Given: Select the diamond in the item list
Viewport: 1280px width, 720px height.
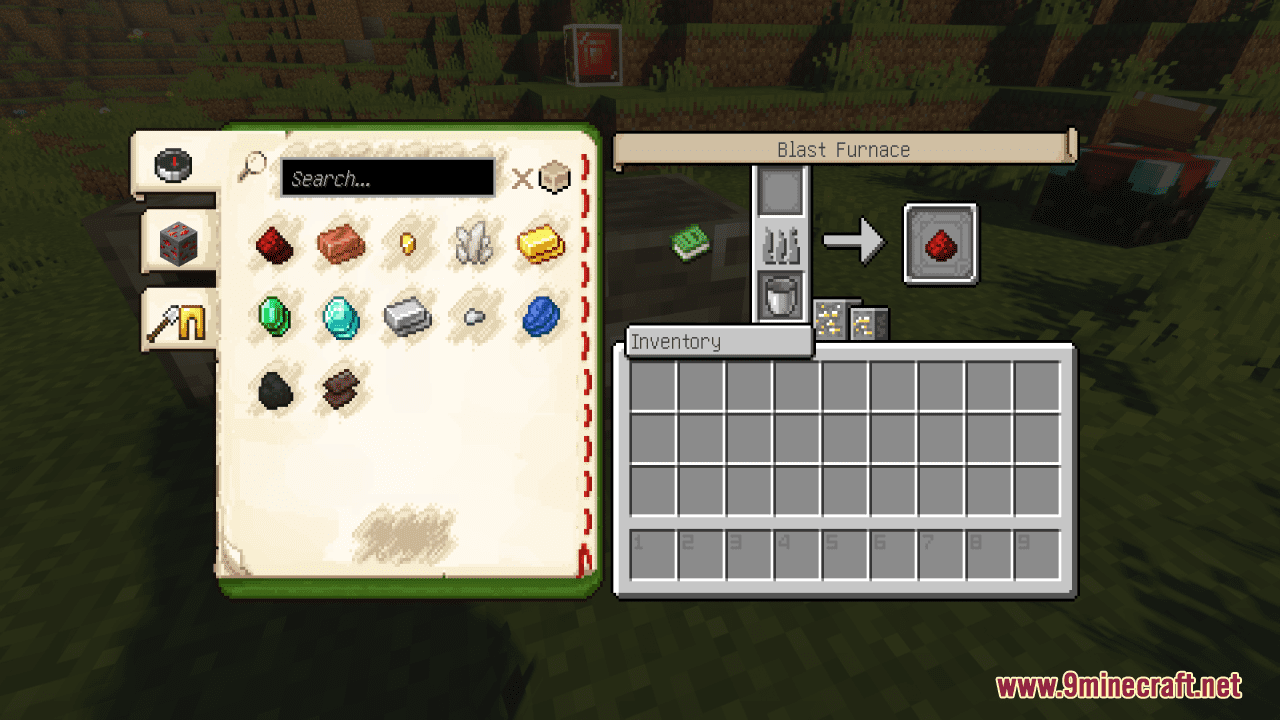Looking at the screenshot, I should 342,317.
